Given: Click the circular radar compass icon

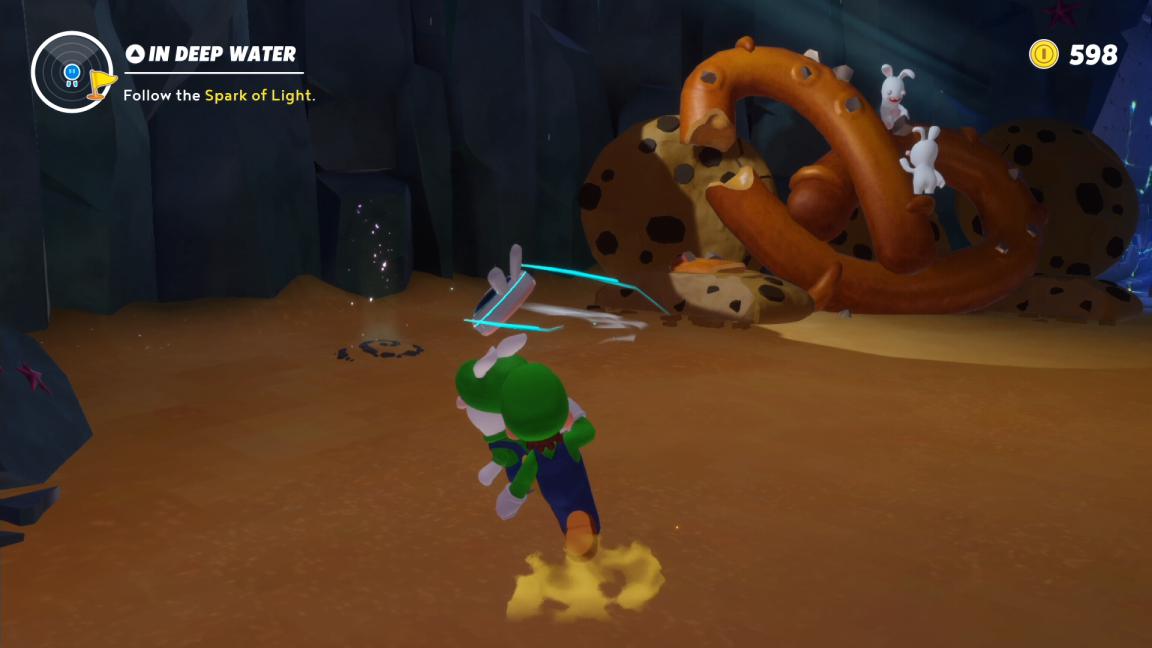Looking at the screenshot, I should 70,71.
